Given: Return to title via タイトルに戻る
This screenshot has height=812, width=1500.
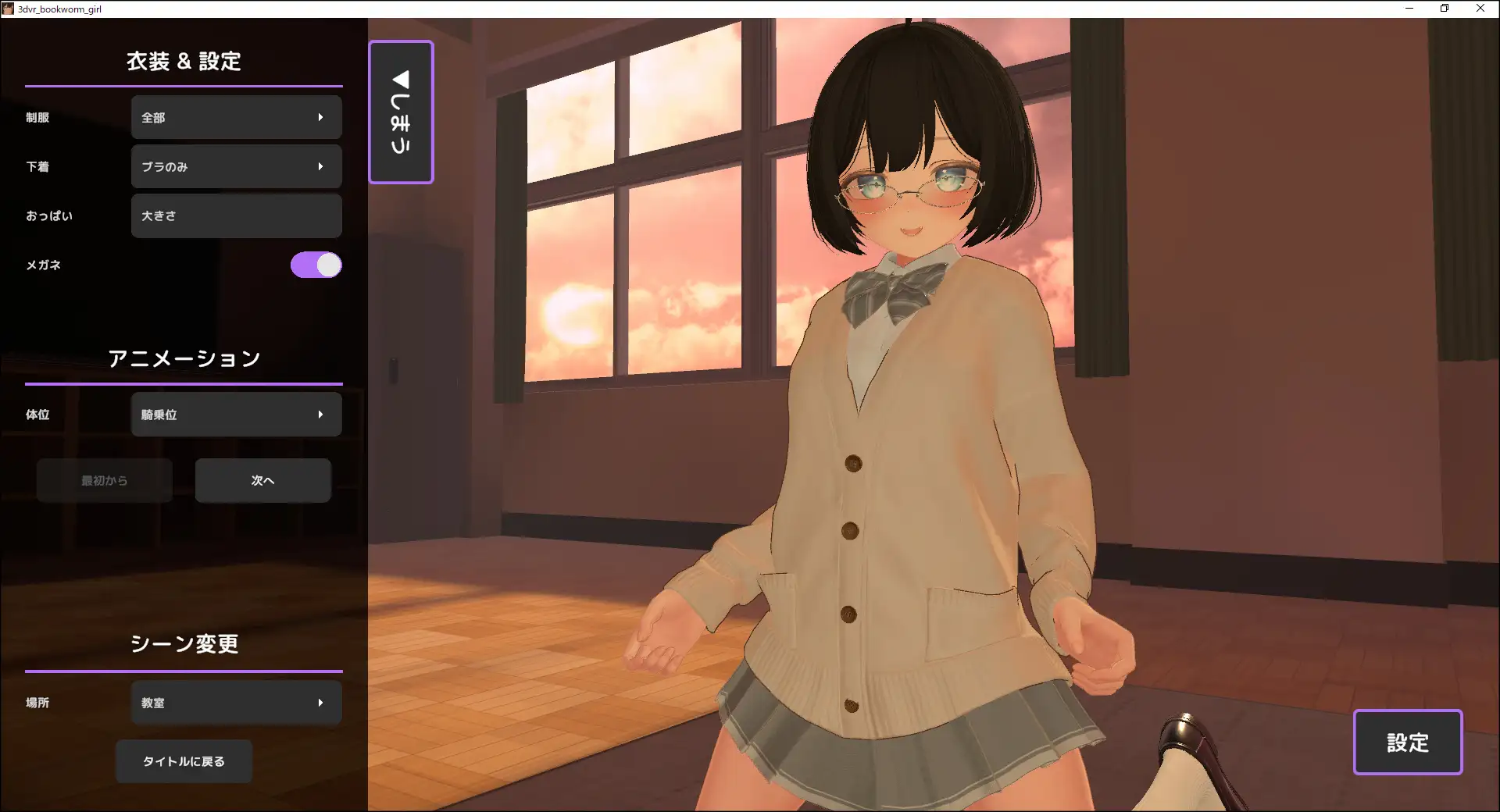Looking at the screenshot, I should (184, 761).
